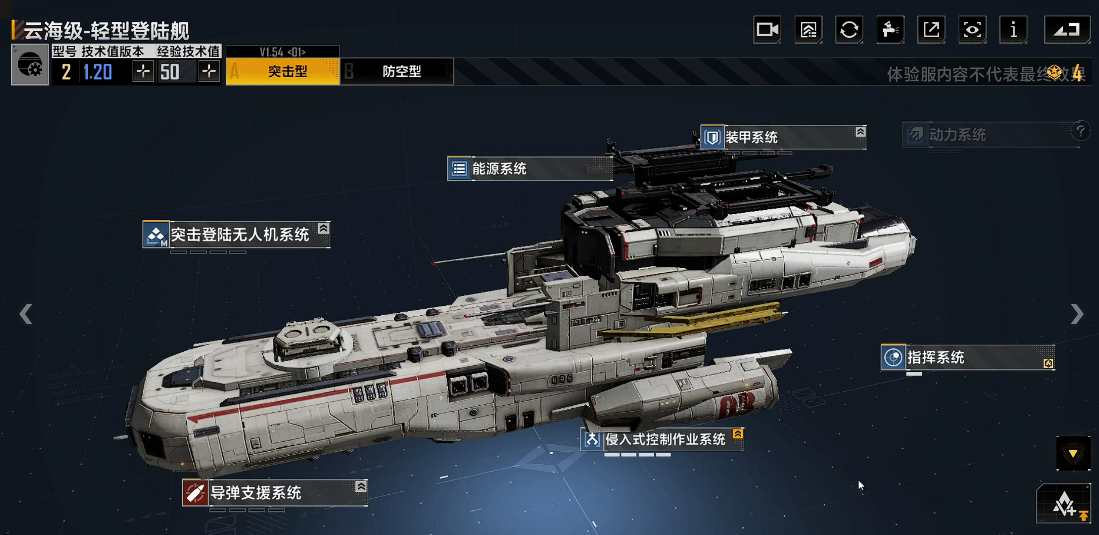Screen dimensions: 1099x535
Task: Select variant A 突击型 tab
Action: [x=284, y=72]
